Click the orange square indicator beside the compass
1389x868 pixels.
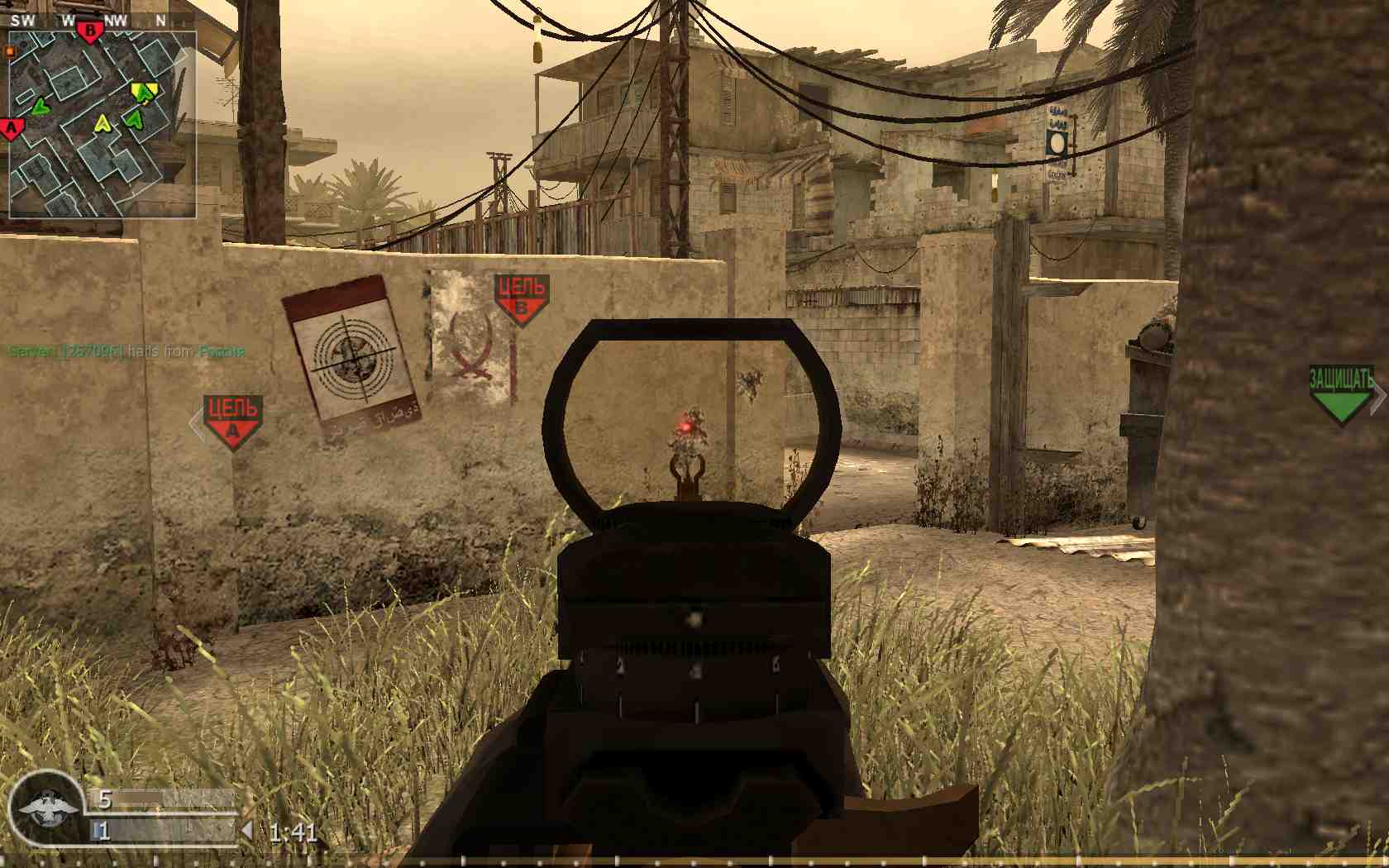pos(8,50)
